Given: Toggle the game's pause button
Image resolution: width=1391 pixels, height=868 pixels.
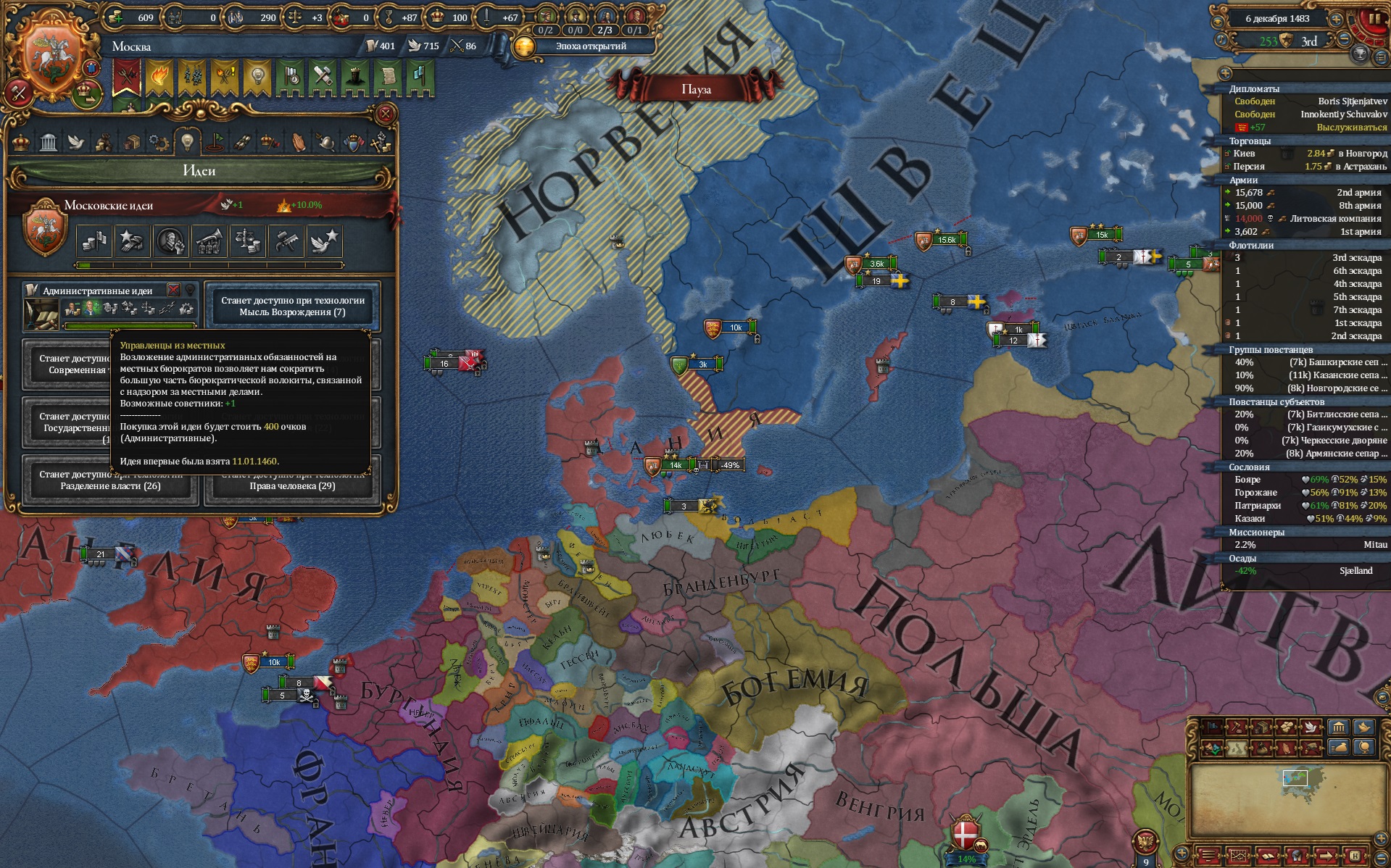Looking at the screenshot, I should (x=1374, y=19).
